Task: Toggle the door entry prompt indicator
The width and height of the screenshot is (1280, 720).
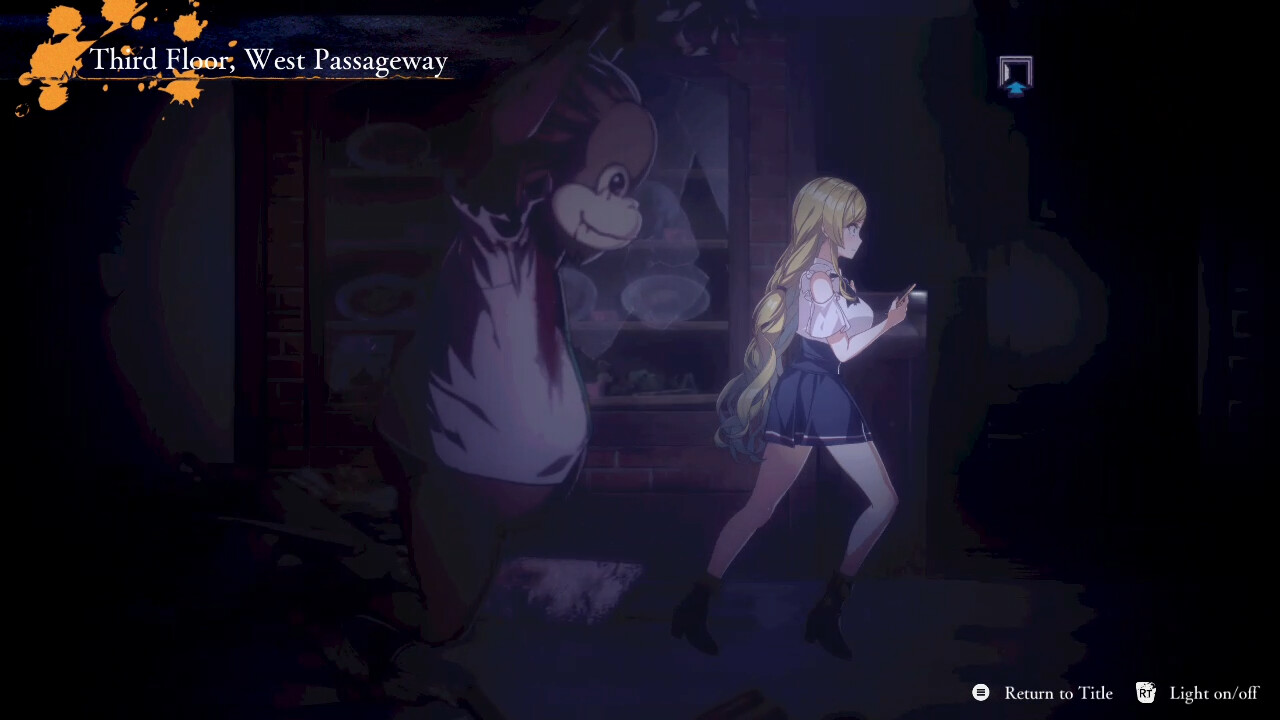Action: click(1015, 75)
